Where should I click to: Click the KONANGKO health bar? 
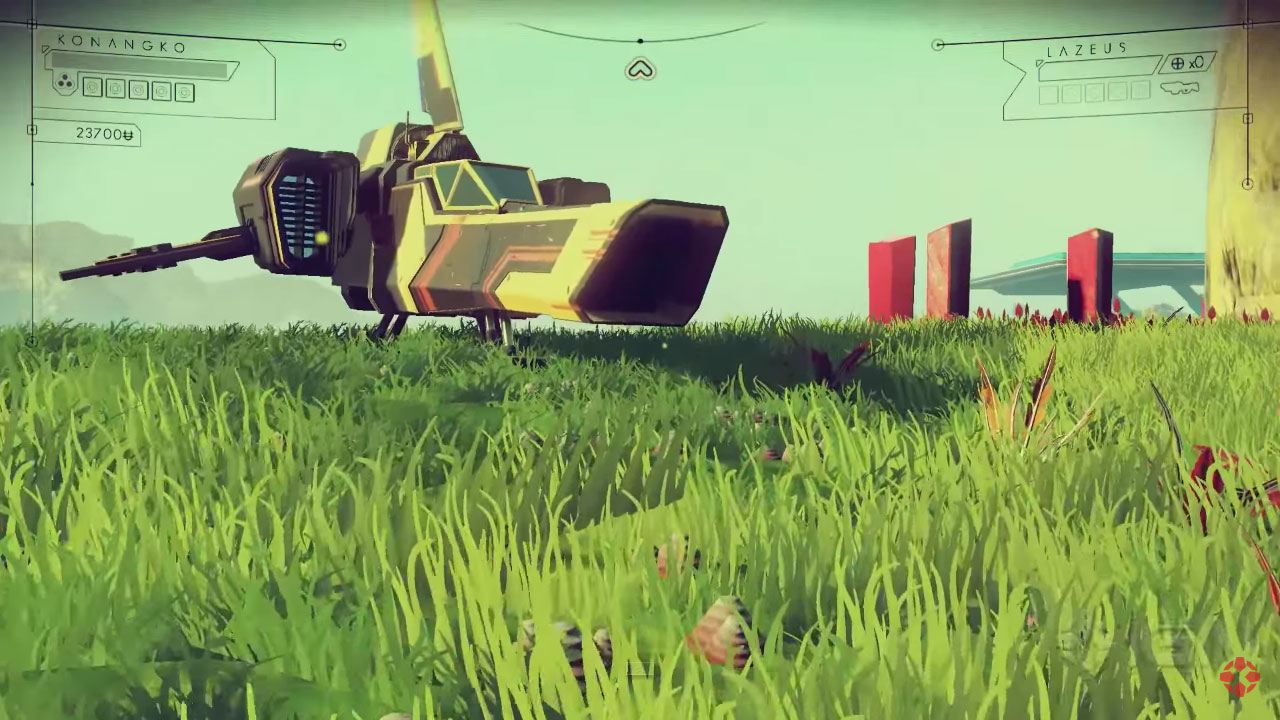pyautogui.click(x=138, y=63)
